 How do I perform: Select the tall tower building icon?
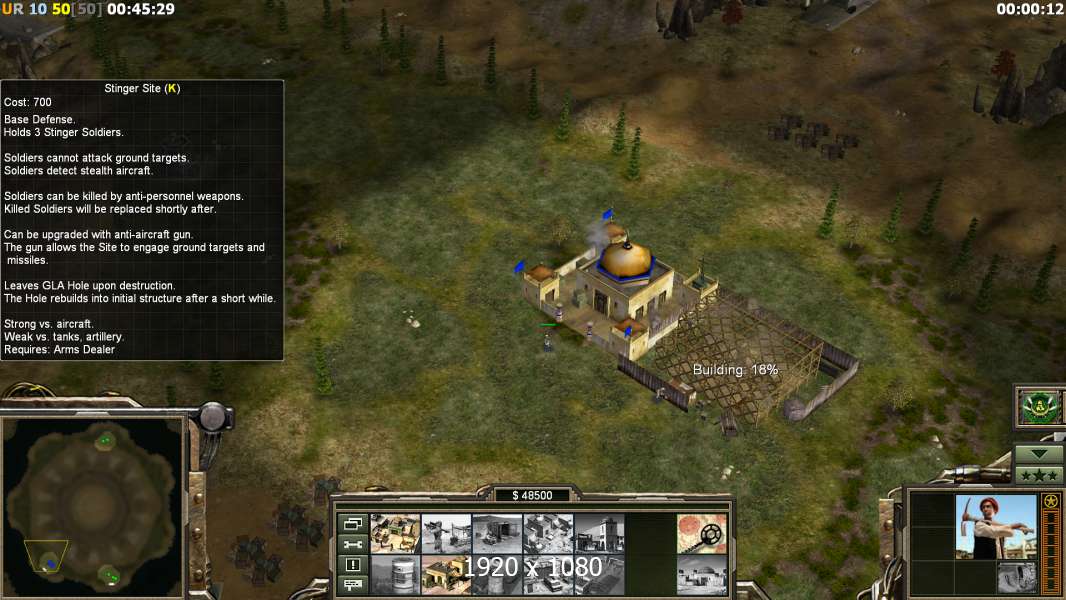click(599, 534)
